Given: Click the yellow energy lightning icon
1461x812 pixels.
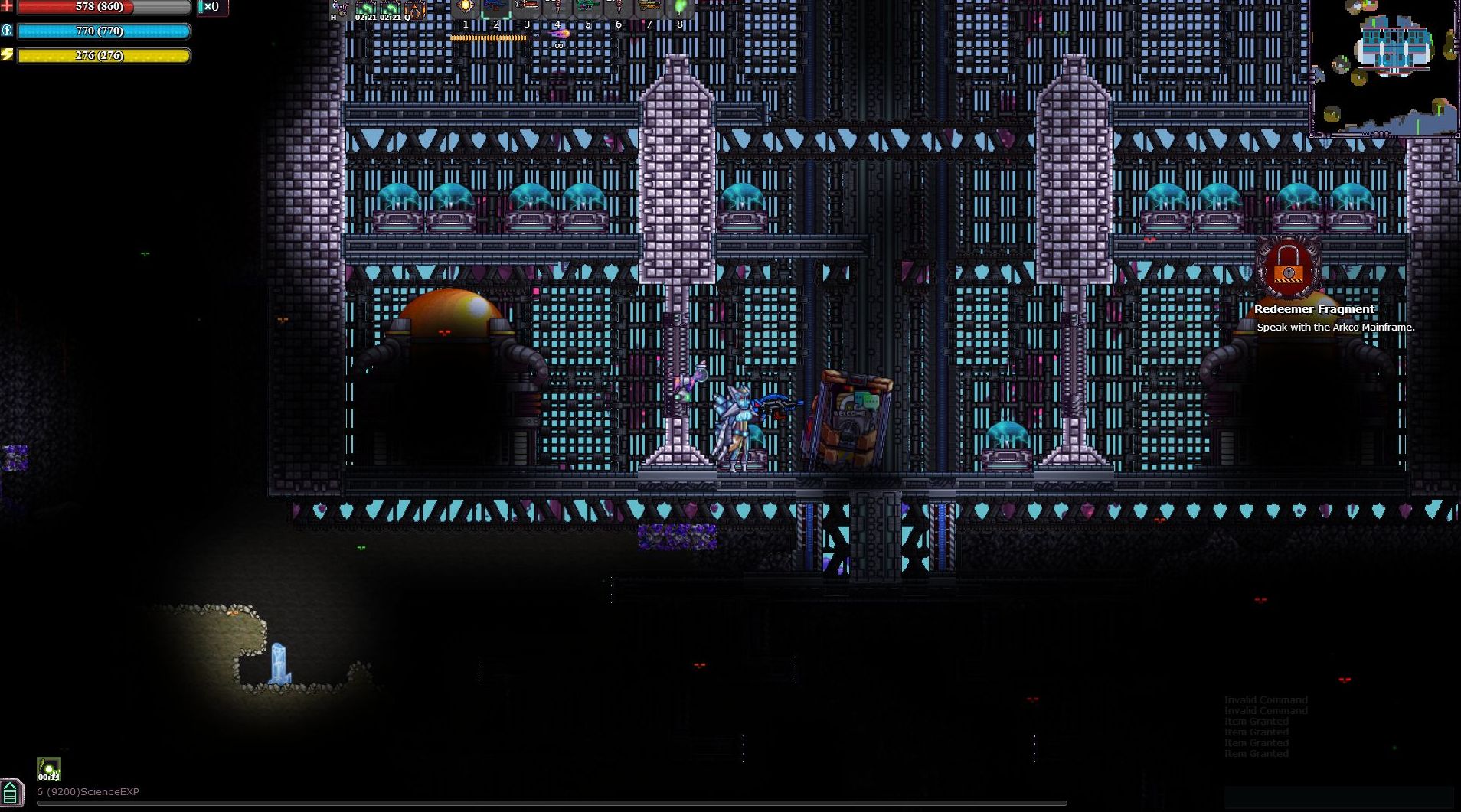Looking at the screenshot, I should coord(8,54).
